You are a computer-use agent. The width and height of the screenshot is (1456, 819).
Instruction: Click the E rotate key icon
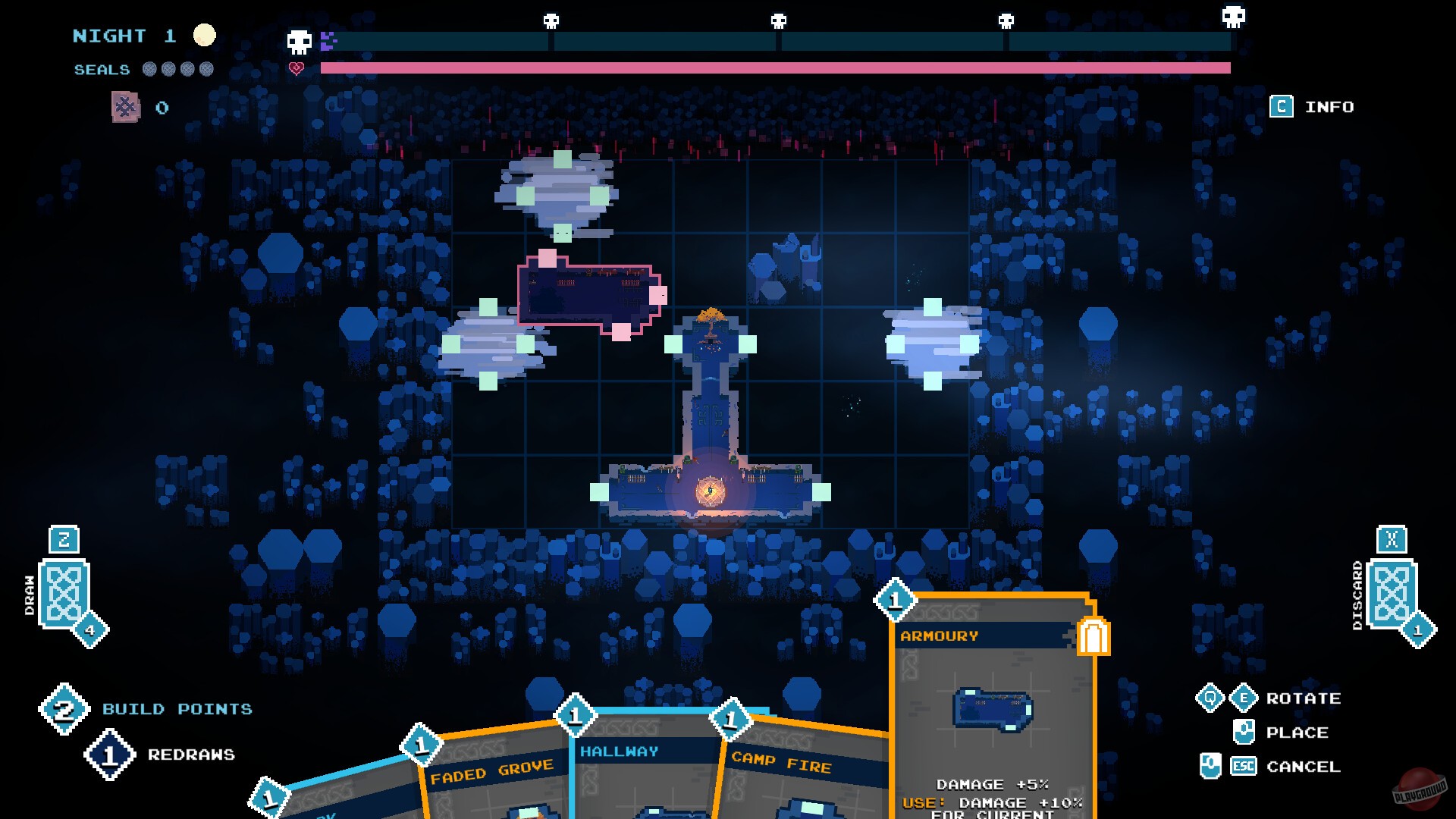(1244, 698)
